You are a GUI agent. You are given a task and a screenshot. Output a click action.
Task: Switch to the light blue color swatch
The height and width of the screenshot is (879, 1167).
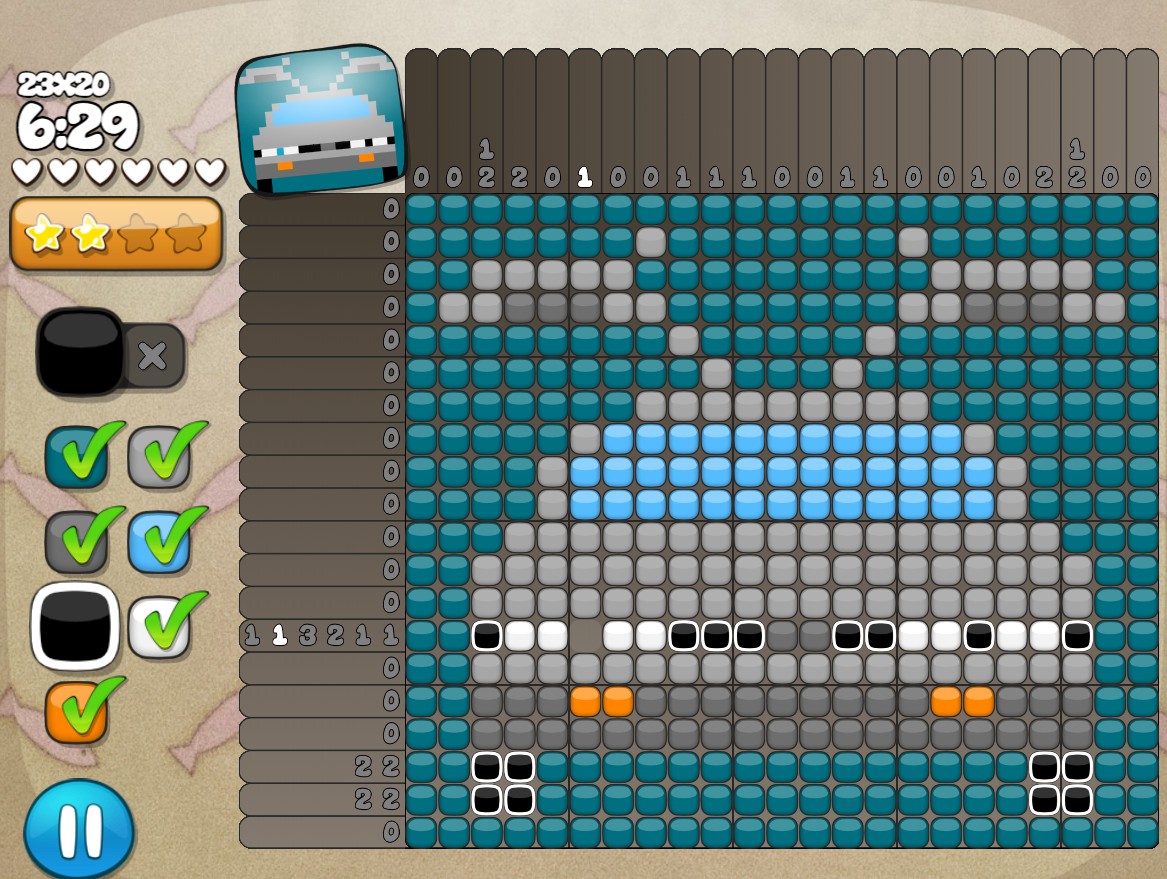click(x=159, y=541)
